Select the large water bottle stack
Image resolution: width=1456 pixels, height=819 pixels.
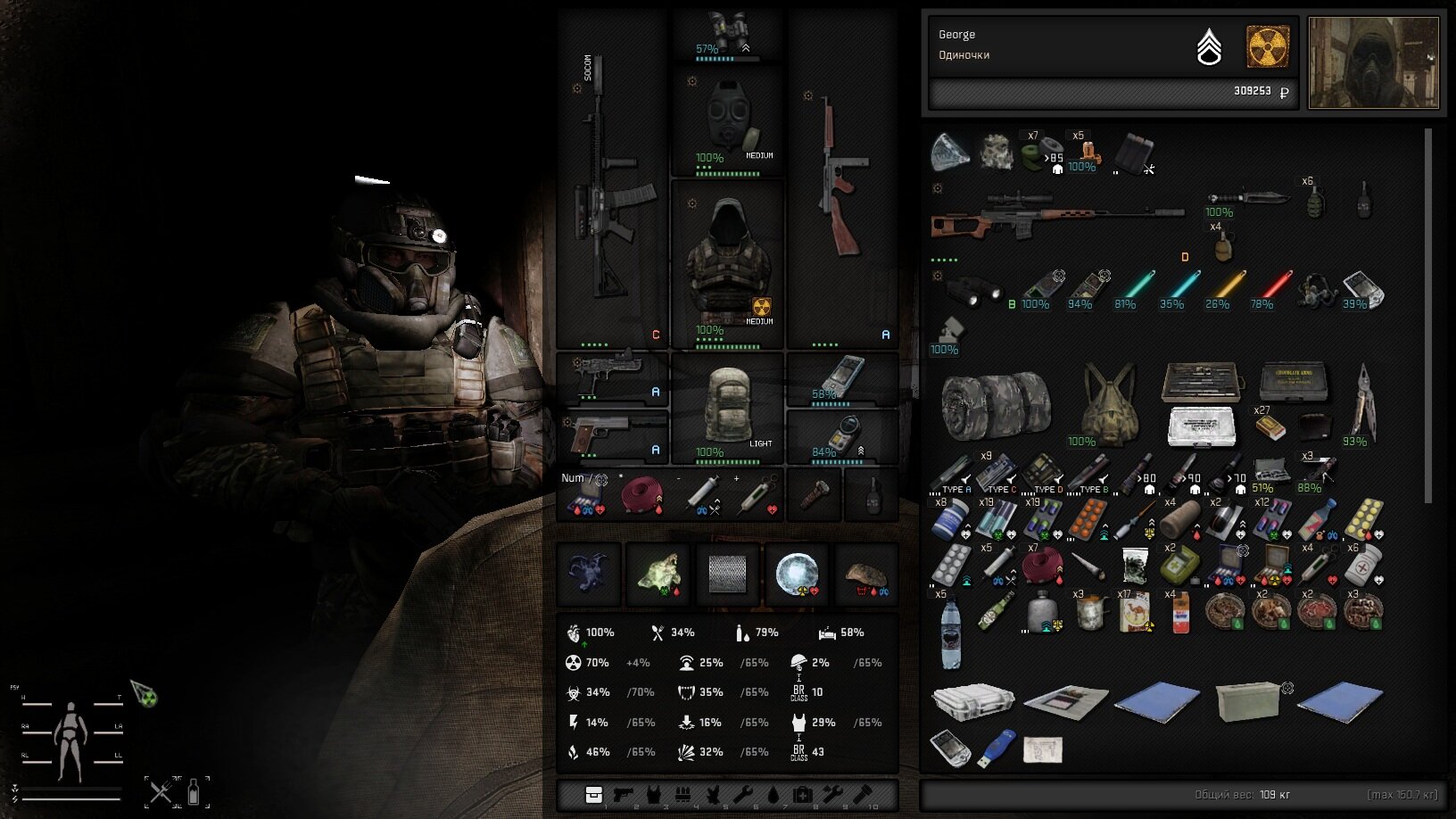tap(951, 632)
